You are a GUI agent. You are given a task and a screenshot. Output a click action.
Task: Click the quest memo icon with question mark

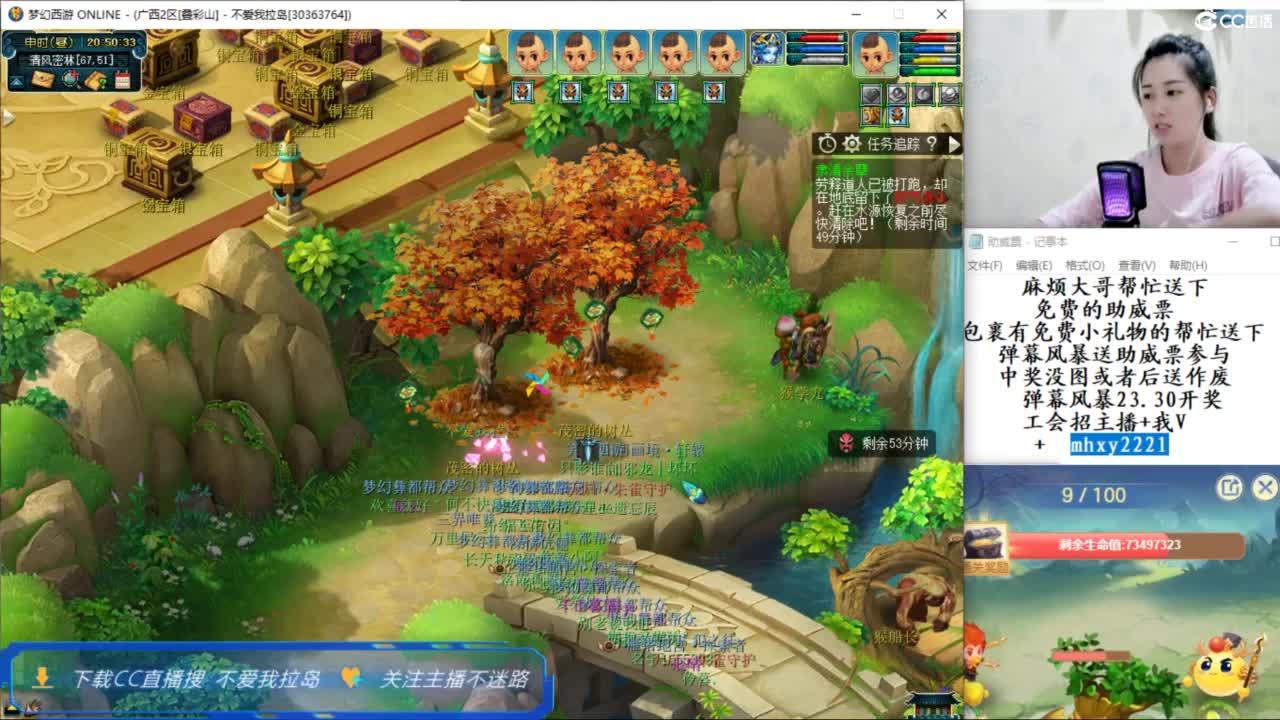96,78
